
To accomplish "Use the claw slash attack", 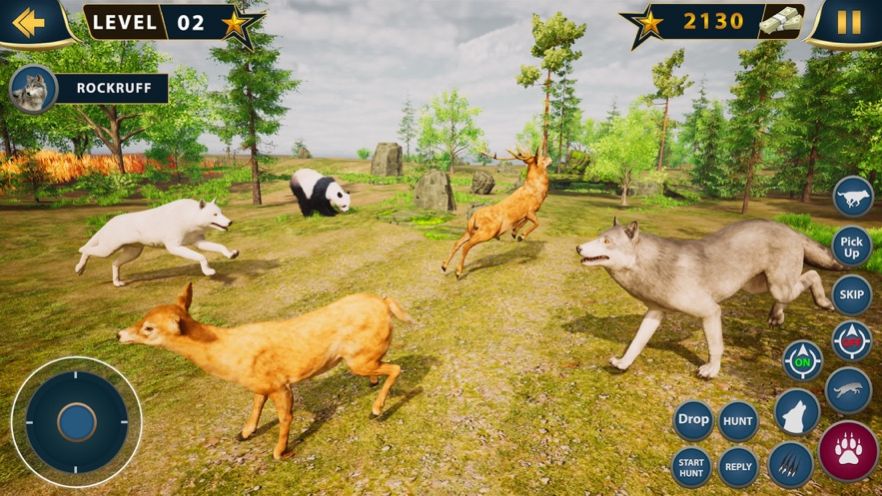I will 790,465.
